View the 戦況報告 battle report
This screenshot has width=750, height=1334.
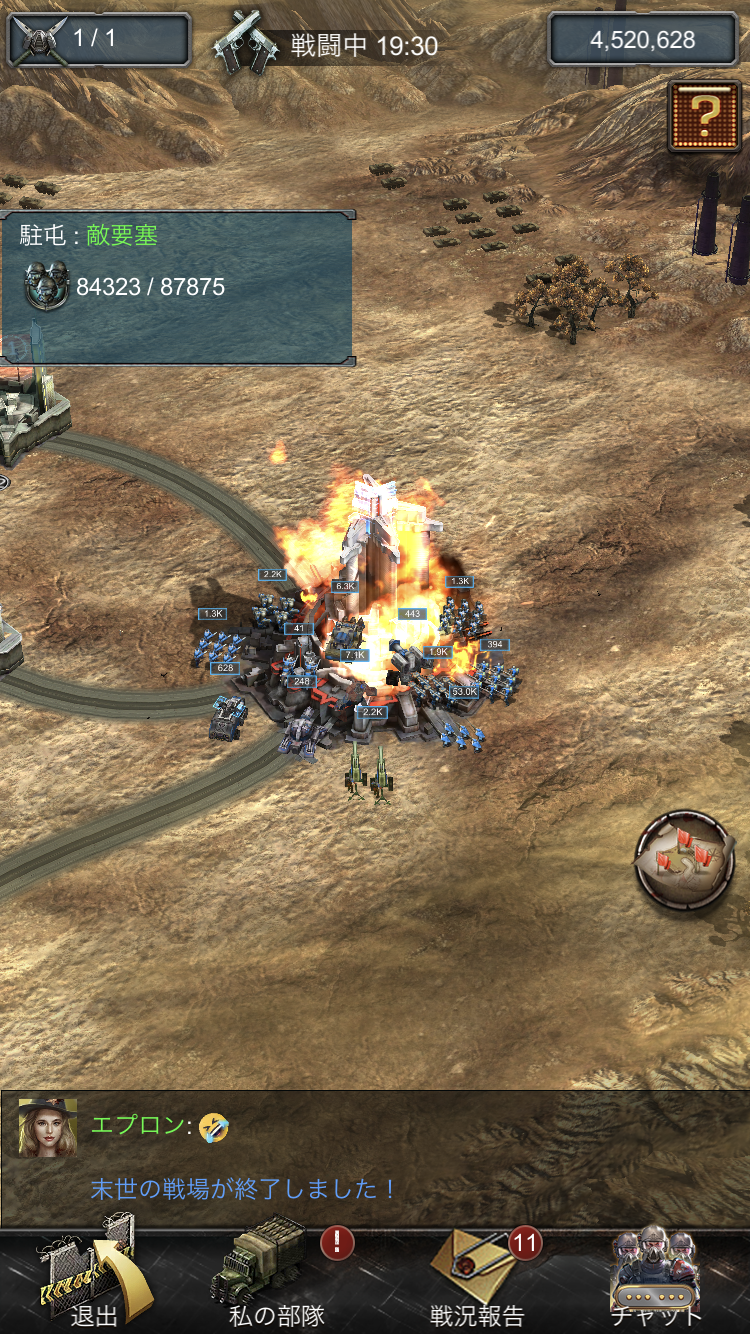coord(477,1280)
